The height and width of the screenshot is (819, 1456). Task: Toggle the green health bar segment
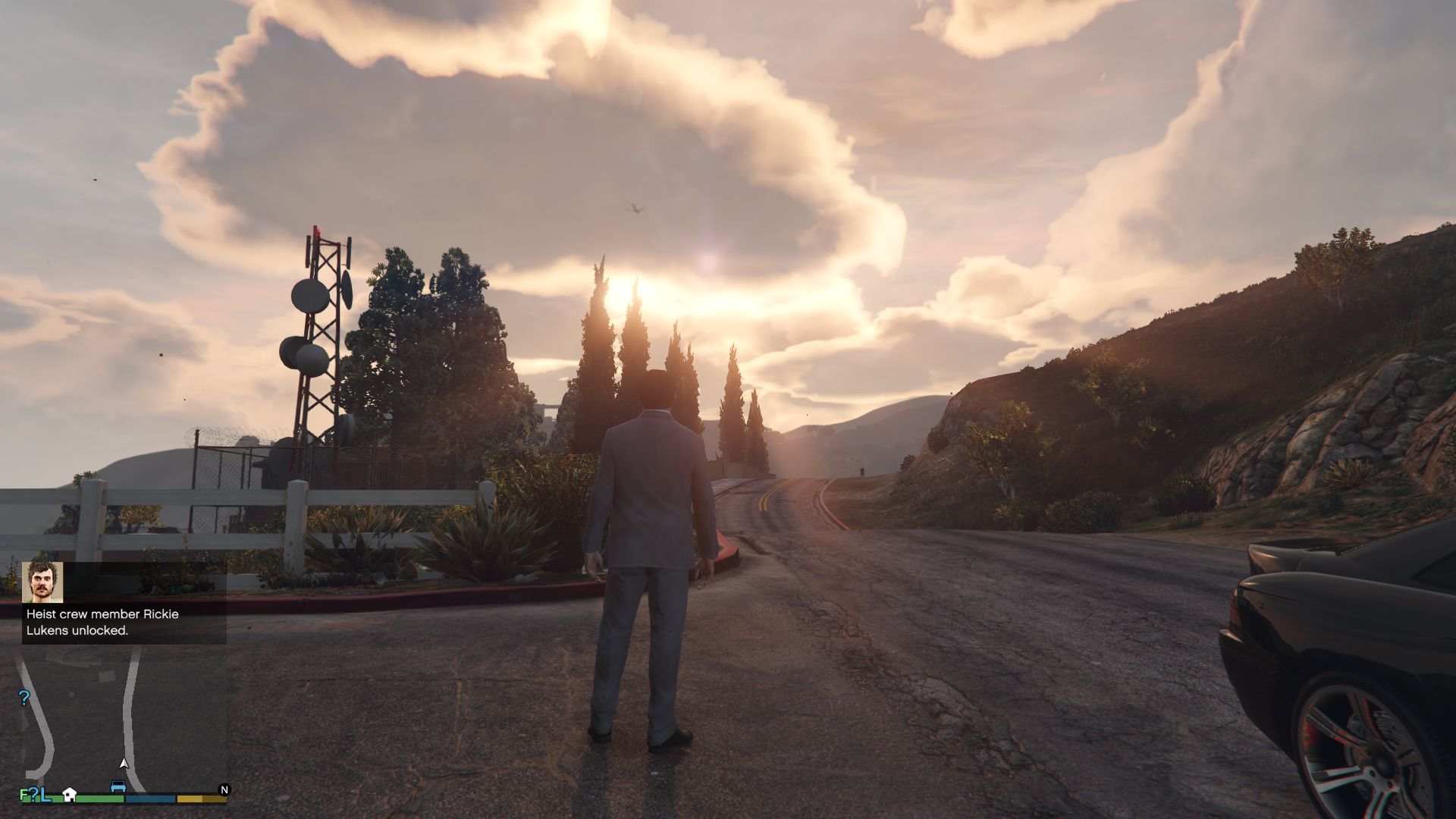point(89,799)
